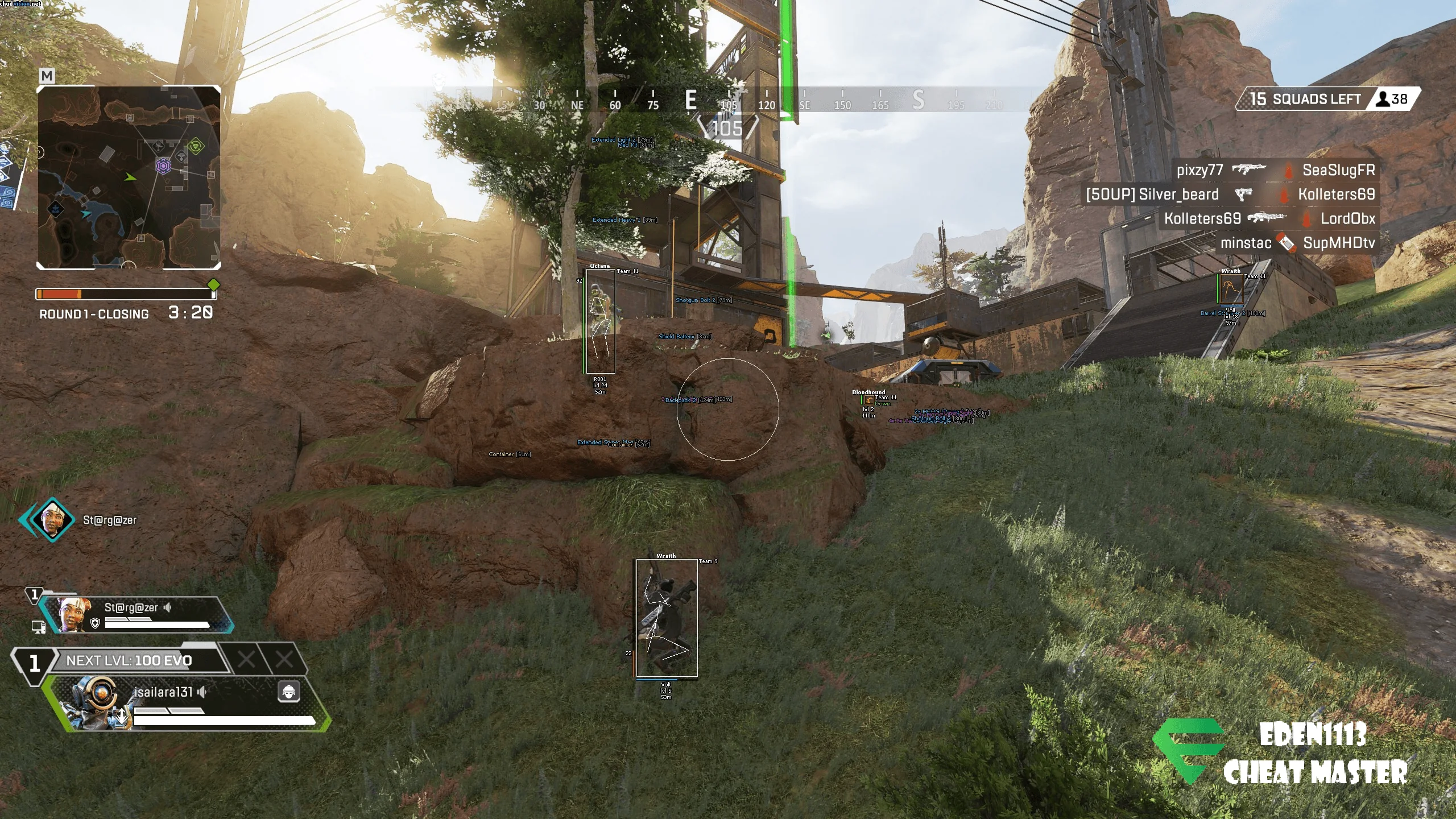The image size is (1456, 819).
Task: Toggle St@rg@zer's voice speaker icon
Action: (x=167, y=607)
